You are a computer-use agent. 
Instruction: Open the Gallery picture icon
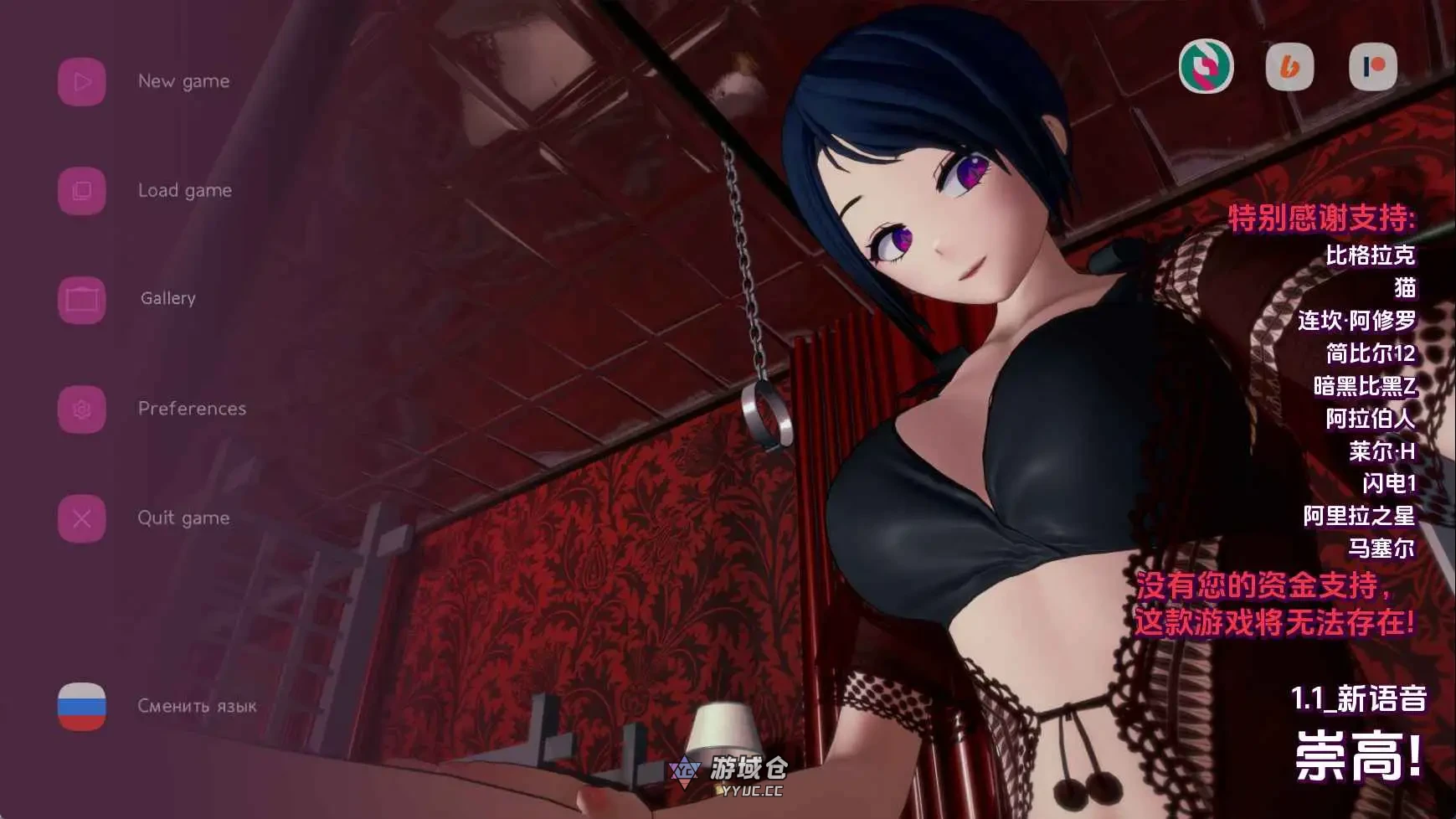81,298
